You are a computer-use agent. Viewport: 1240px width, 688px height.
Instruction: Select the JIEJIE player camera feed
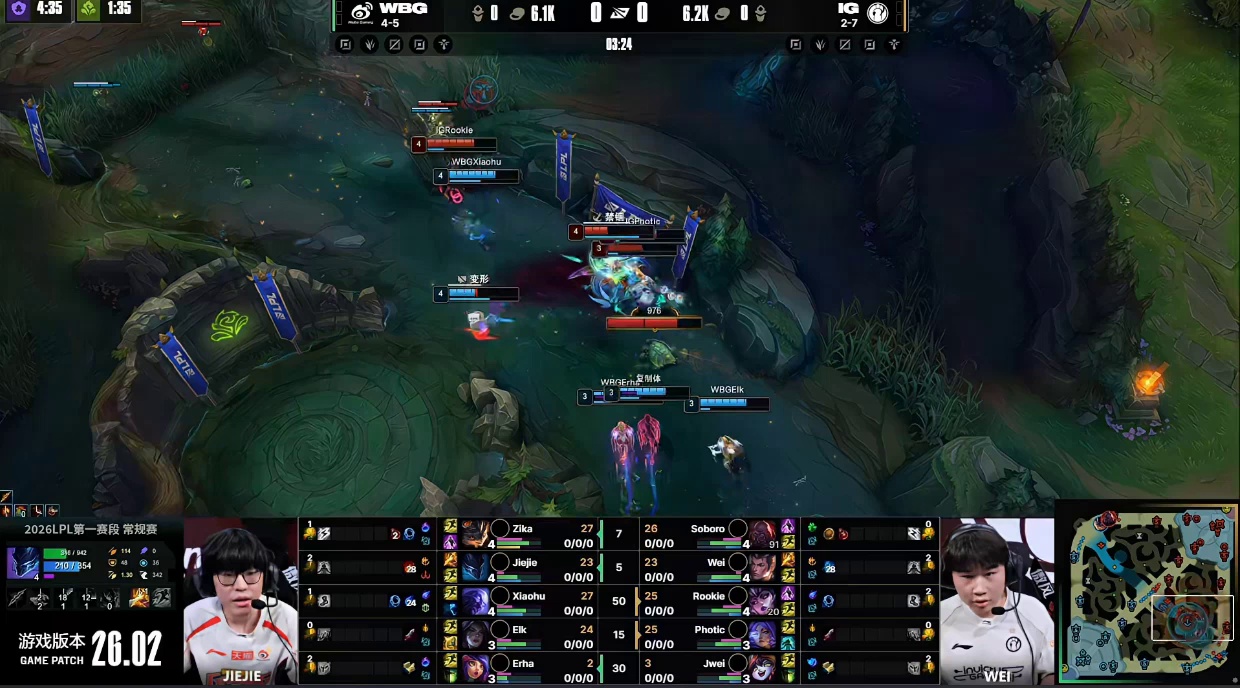241,600
